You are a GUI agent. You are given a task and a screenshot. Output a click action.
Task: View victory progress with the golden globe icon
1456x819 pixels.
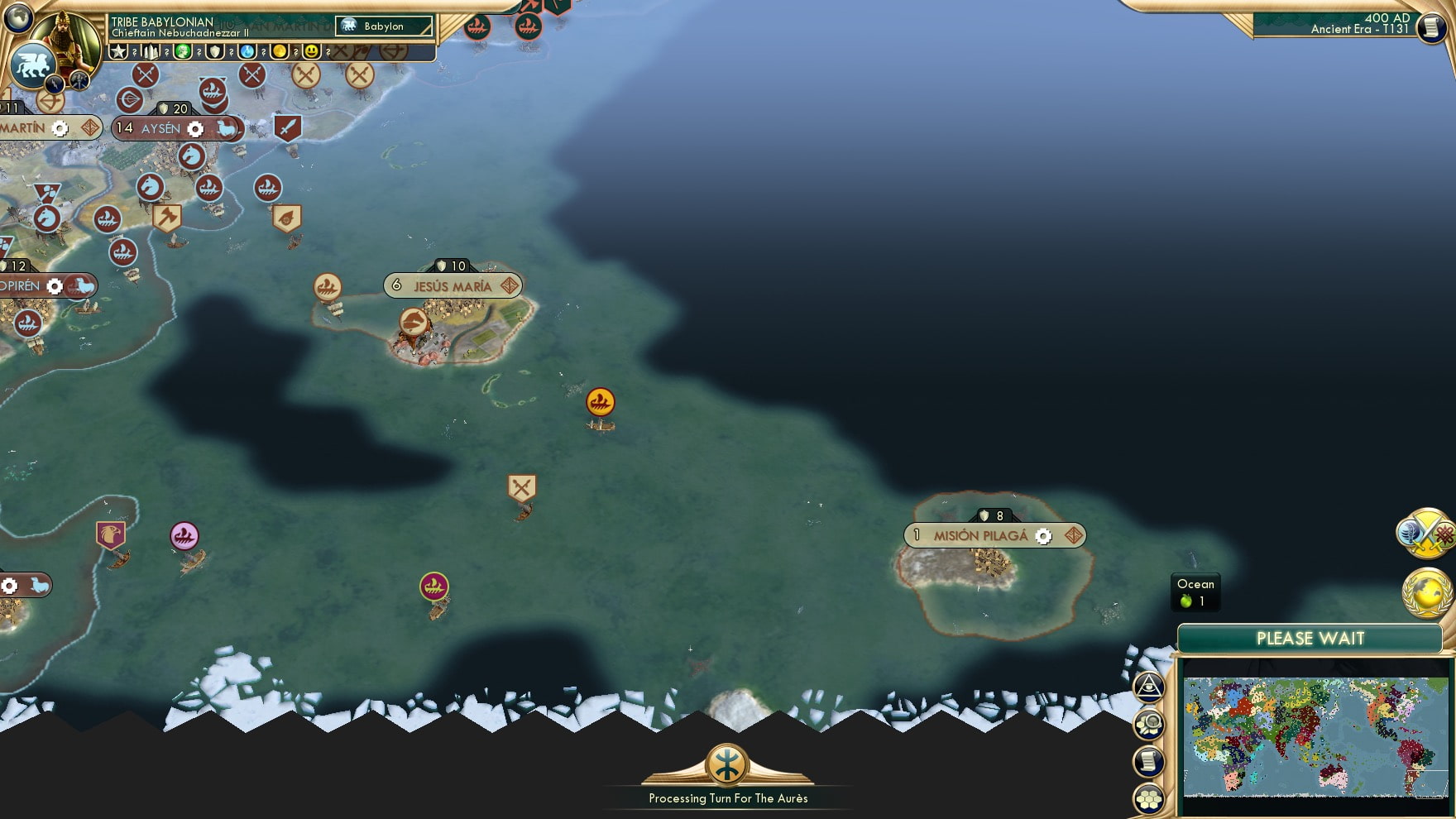pyautogui.click(x=1424, y=592)
